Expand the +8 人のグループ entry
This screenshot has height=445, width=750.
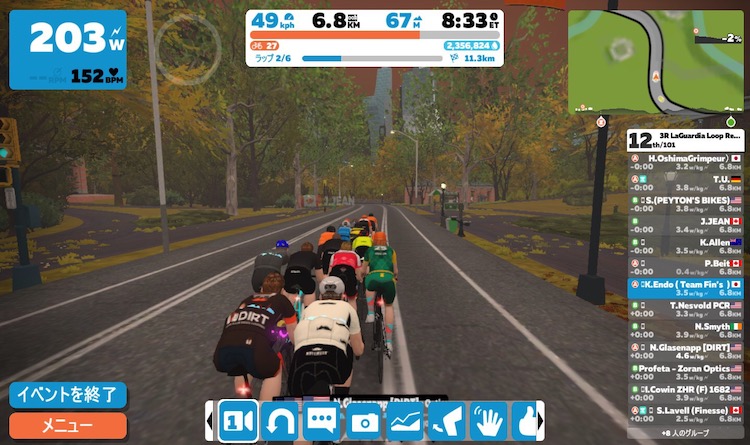click(x=685, y=434)
